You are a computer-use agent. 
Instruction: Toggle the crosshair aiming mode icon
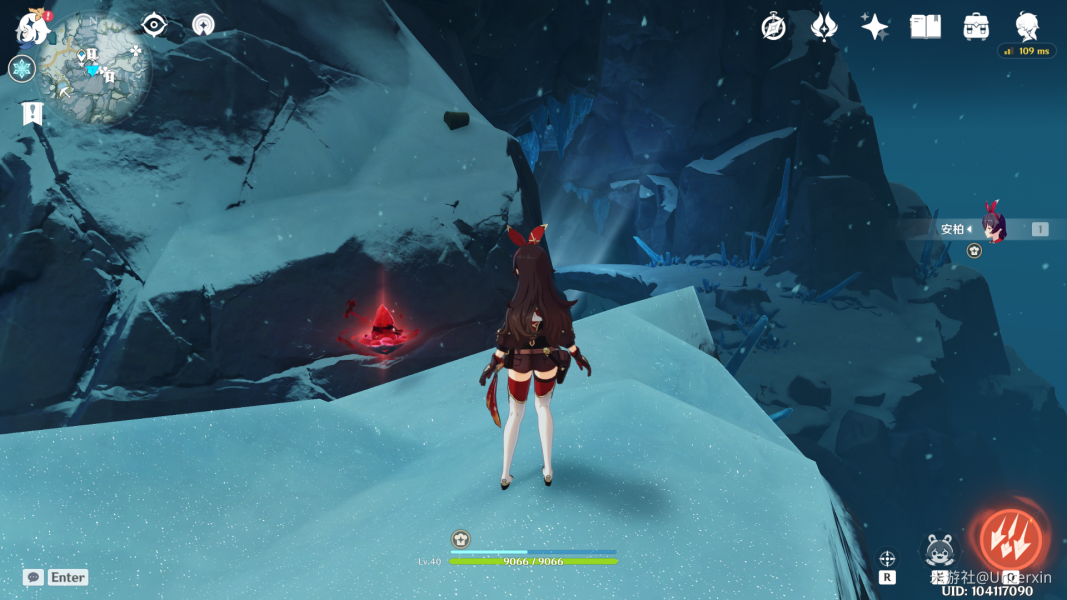pyautogui.click(x=887, y=558)
